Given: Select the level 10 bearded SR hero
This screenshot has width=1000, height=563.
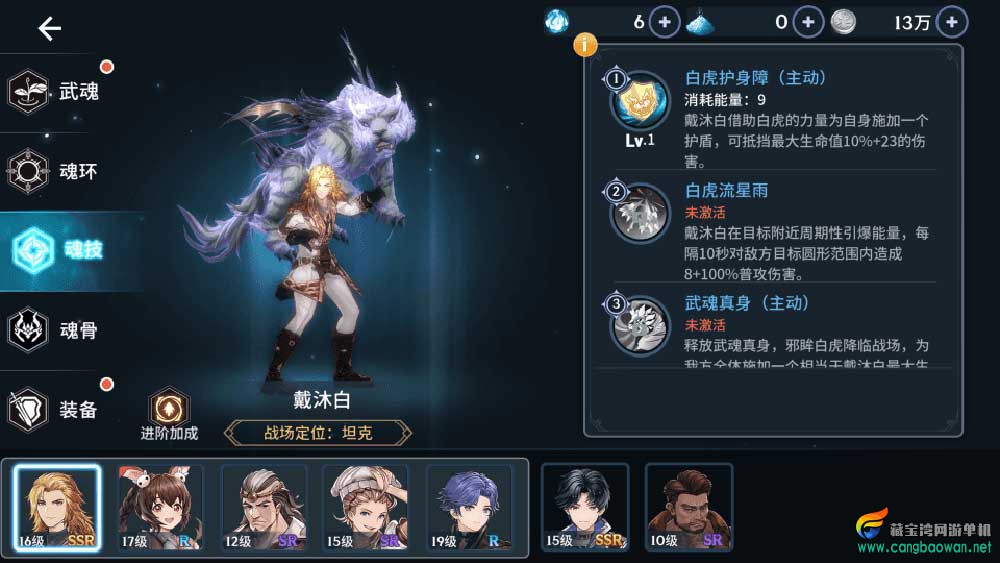Looking at the screenshot, I should click(689, 509).
